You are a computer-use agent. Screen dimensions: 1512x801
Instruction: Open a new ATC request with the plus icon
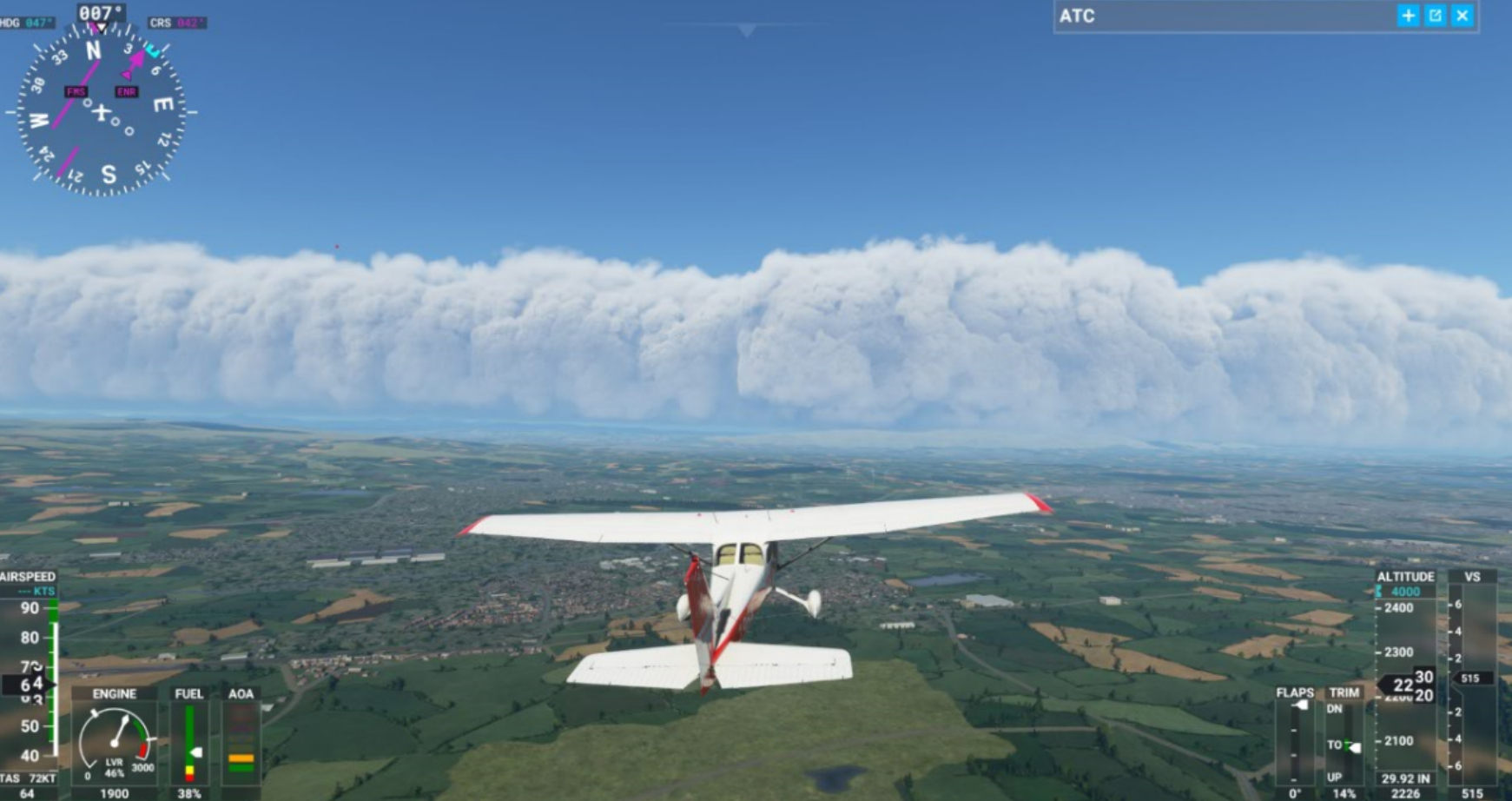pyautogui.click(x=1408, y=15)
